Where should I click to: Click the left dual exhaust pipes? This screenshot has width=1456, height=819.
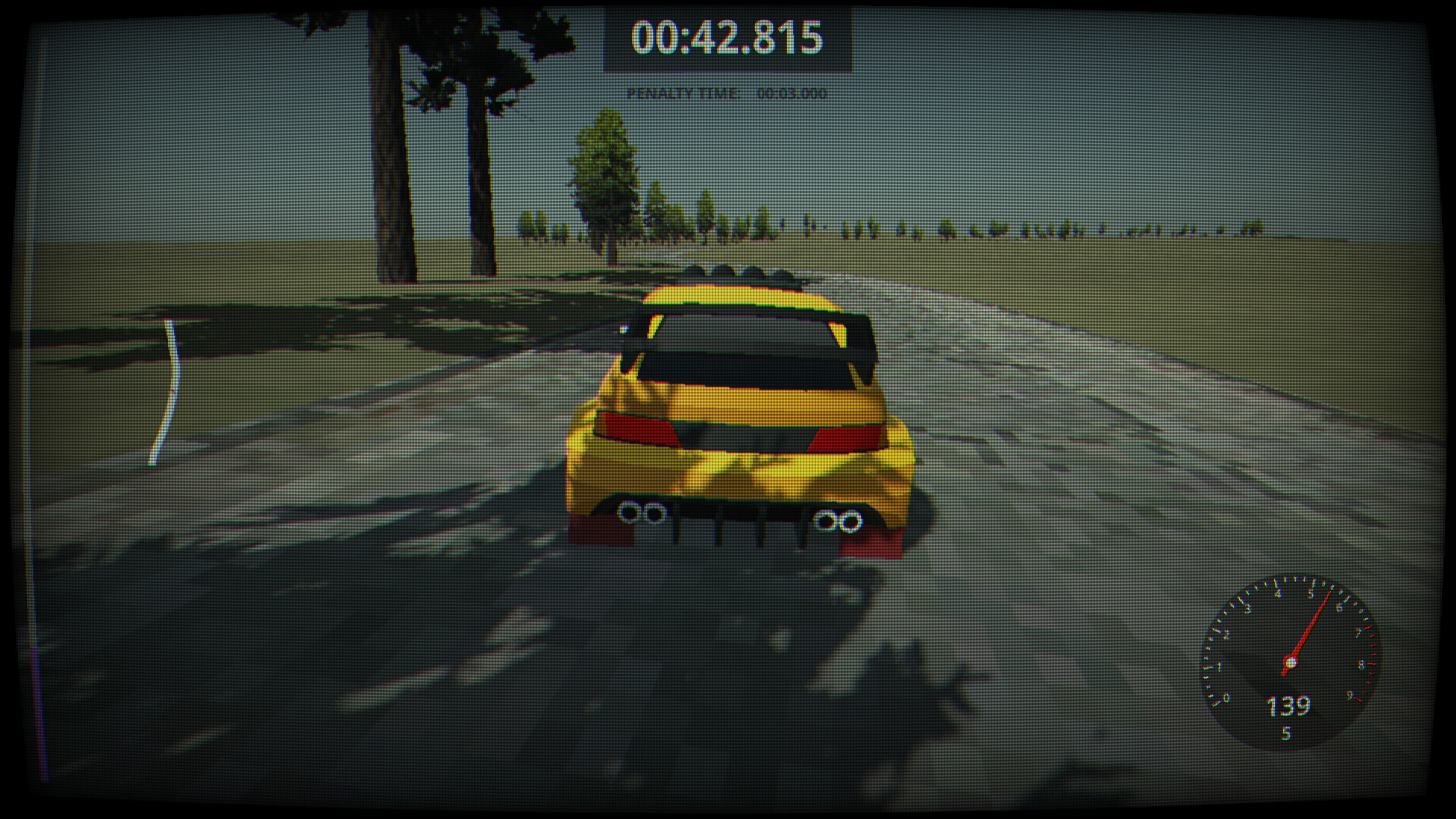641,512
